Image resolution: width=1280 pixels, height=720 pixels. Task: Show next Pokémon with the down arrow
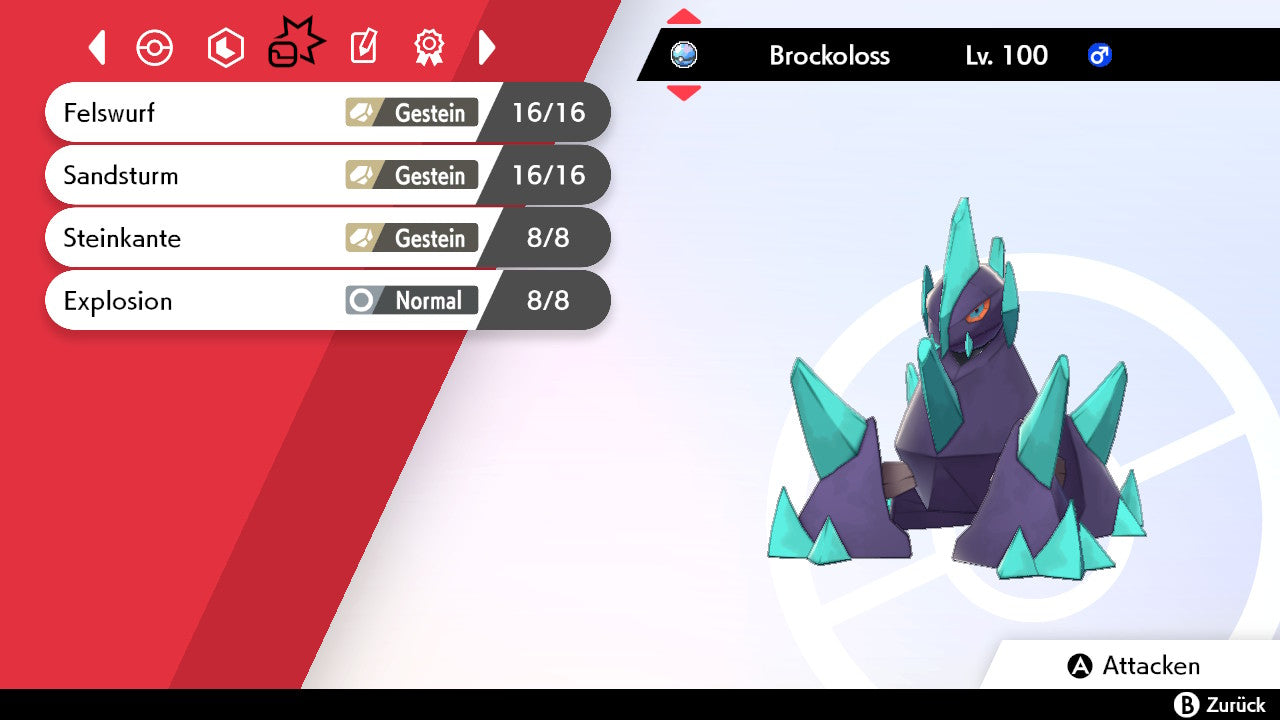tap(684, 93)
